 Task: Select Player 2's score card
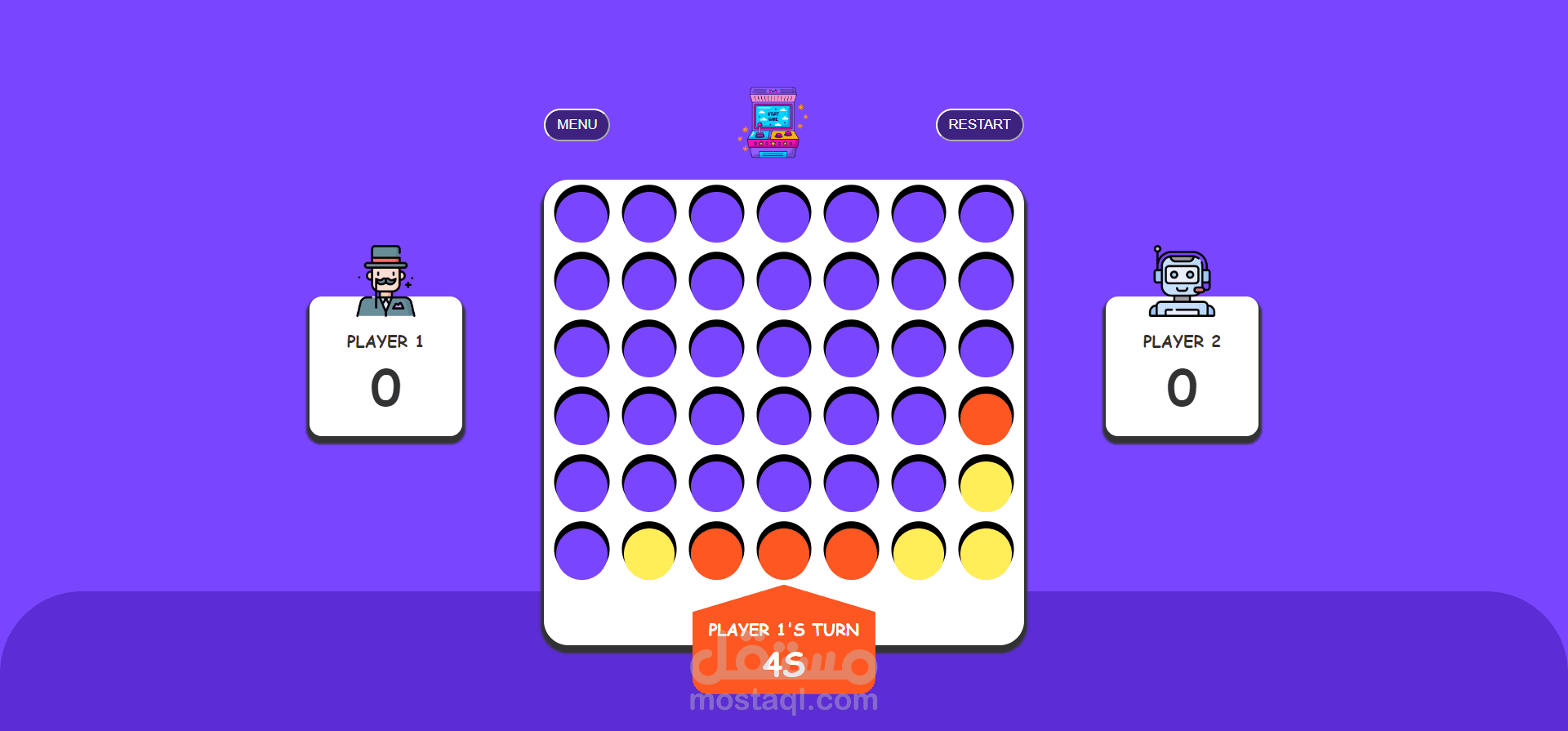(1181, 368)
